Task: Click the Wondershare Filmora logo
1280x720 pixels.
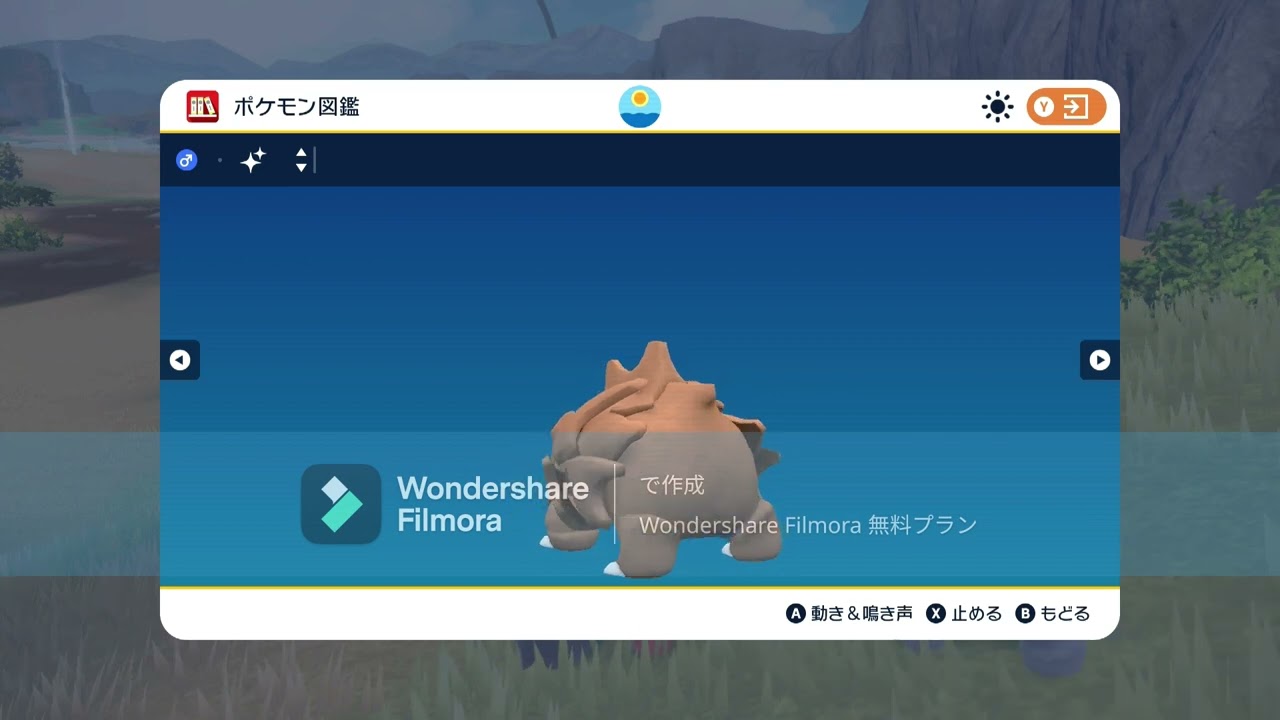Action: pyautogui.click(x=338, y=504)
